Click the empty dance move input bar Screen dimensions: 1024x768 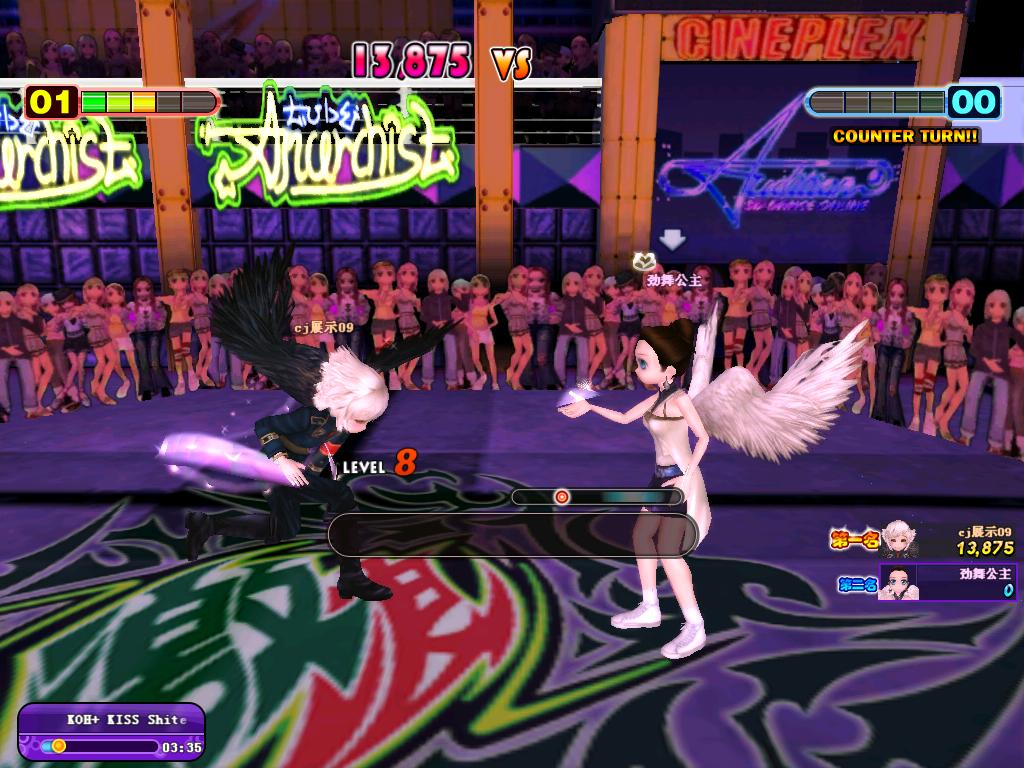(512, 535)
